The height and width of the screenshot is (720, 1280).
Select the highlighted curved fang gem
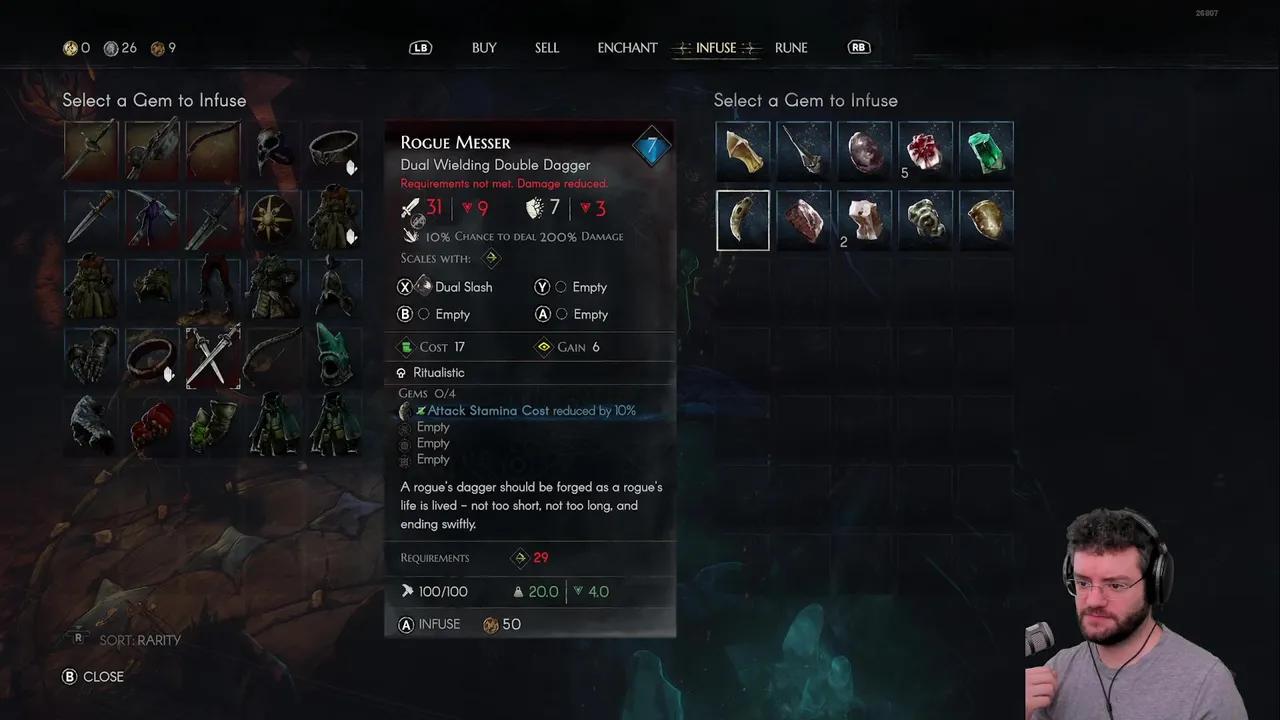[743, 220]
